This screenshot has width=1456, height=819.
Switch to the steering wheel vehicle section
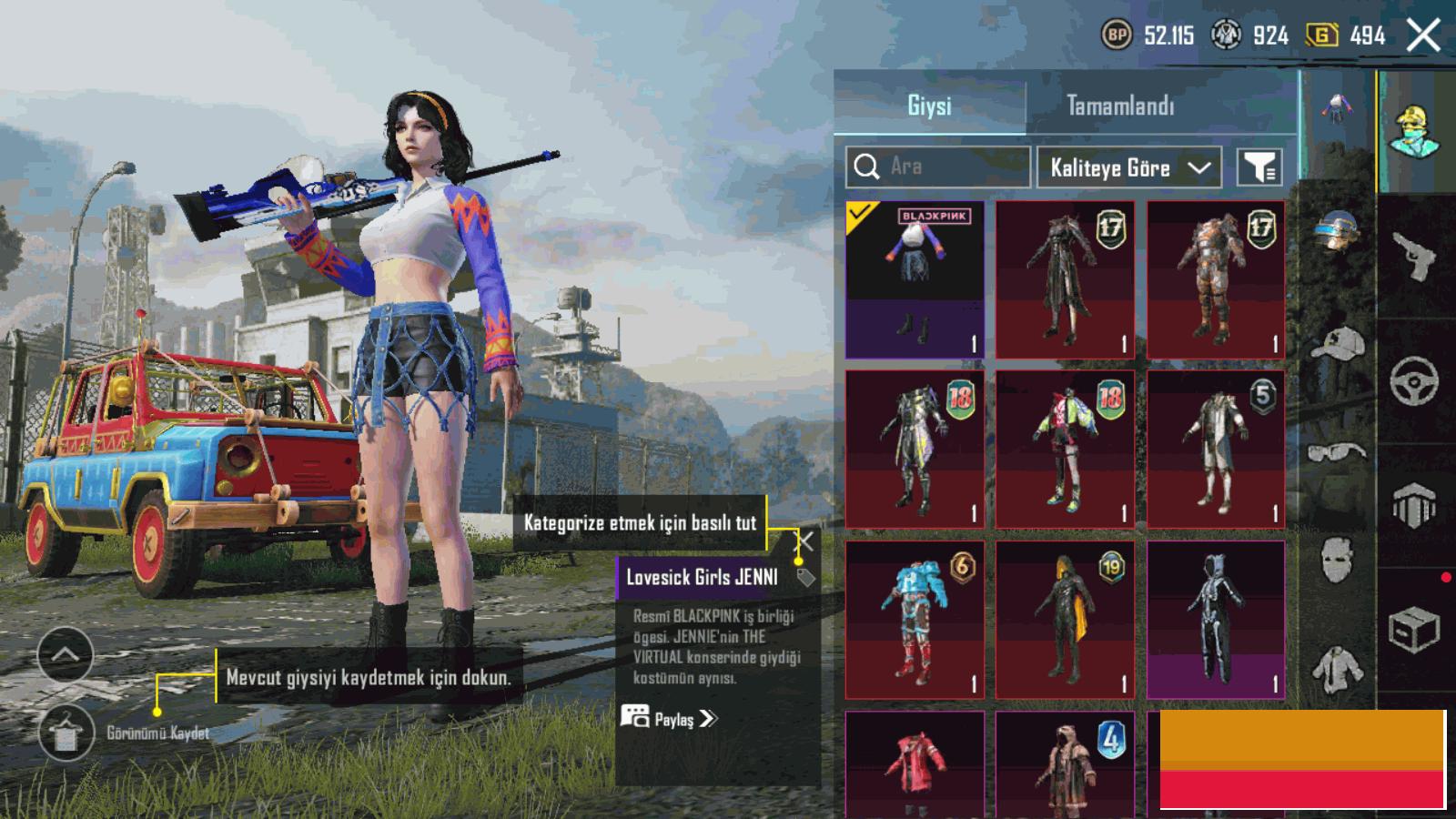[1415, 381]
